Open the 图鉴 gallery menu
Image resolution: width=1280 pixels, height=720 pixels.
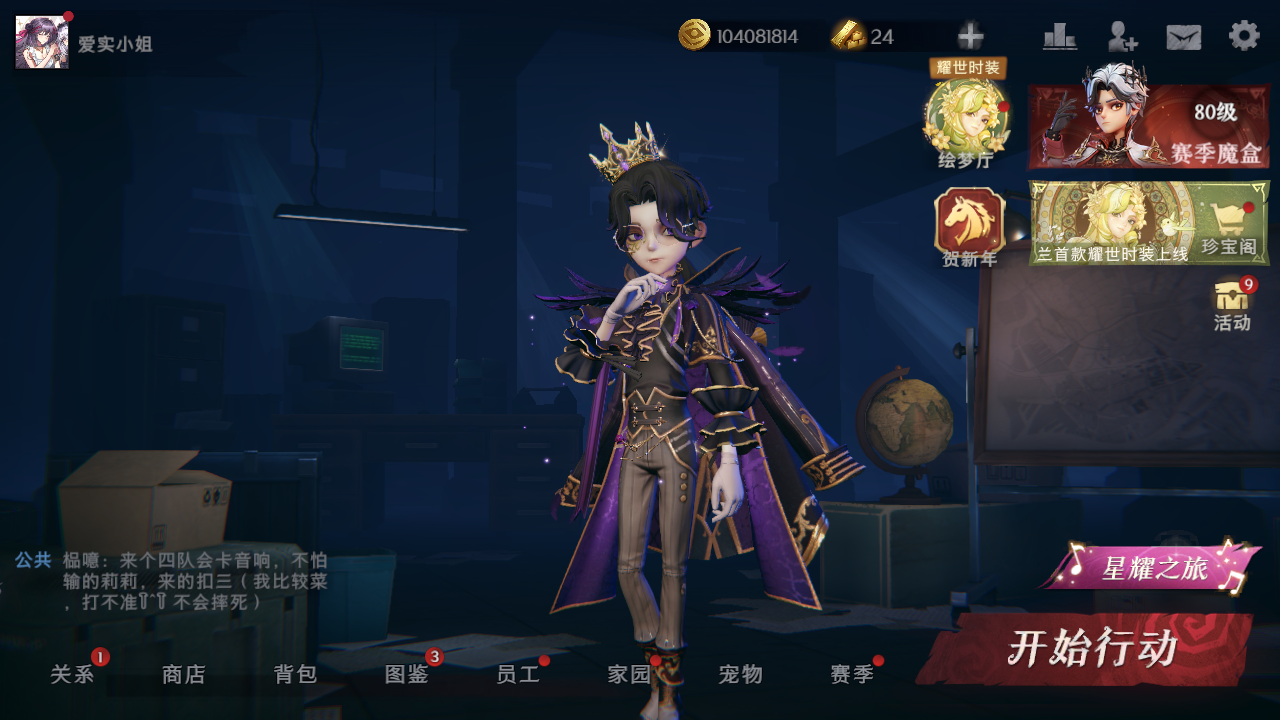(407, 675)
